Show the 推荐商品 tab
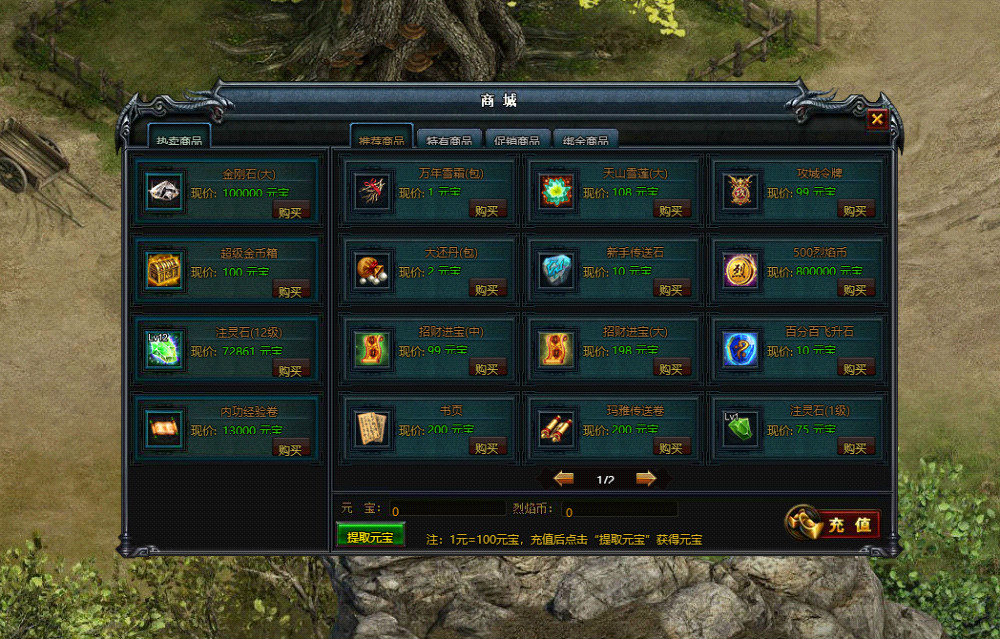 click(381, 140)
